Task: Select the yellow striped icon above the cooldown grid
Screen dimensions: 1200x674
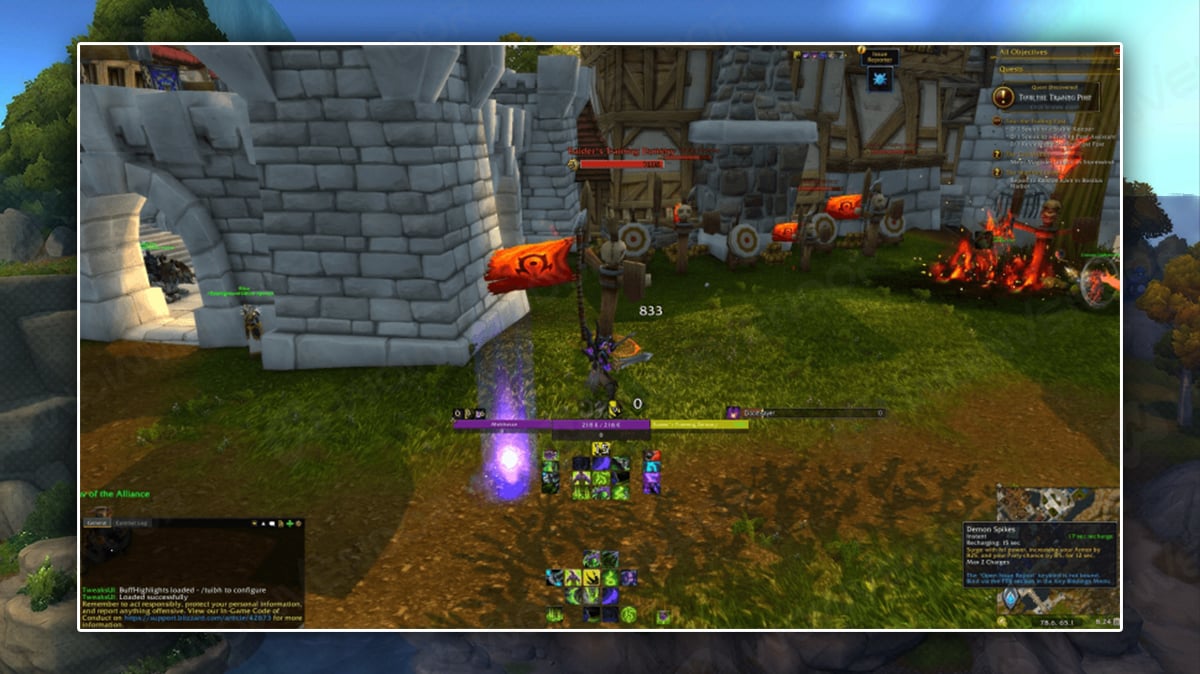Action: click(601, 448)
